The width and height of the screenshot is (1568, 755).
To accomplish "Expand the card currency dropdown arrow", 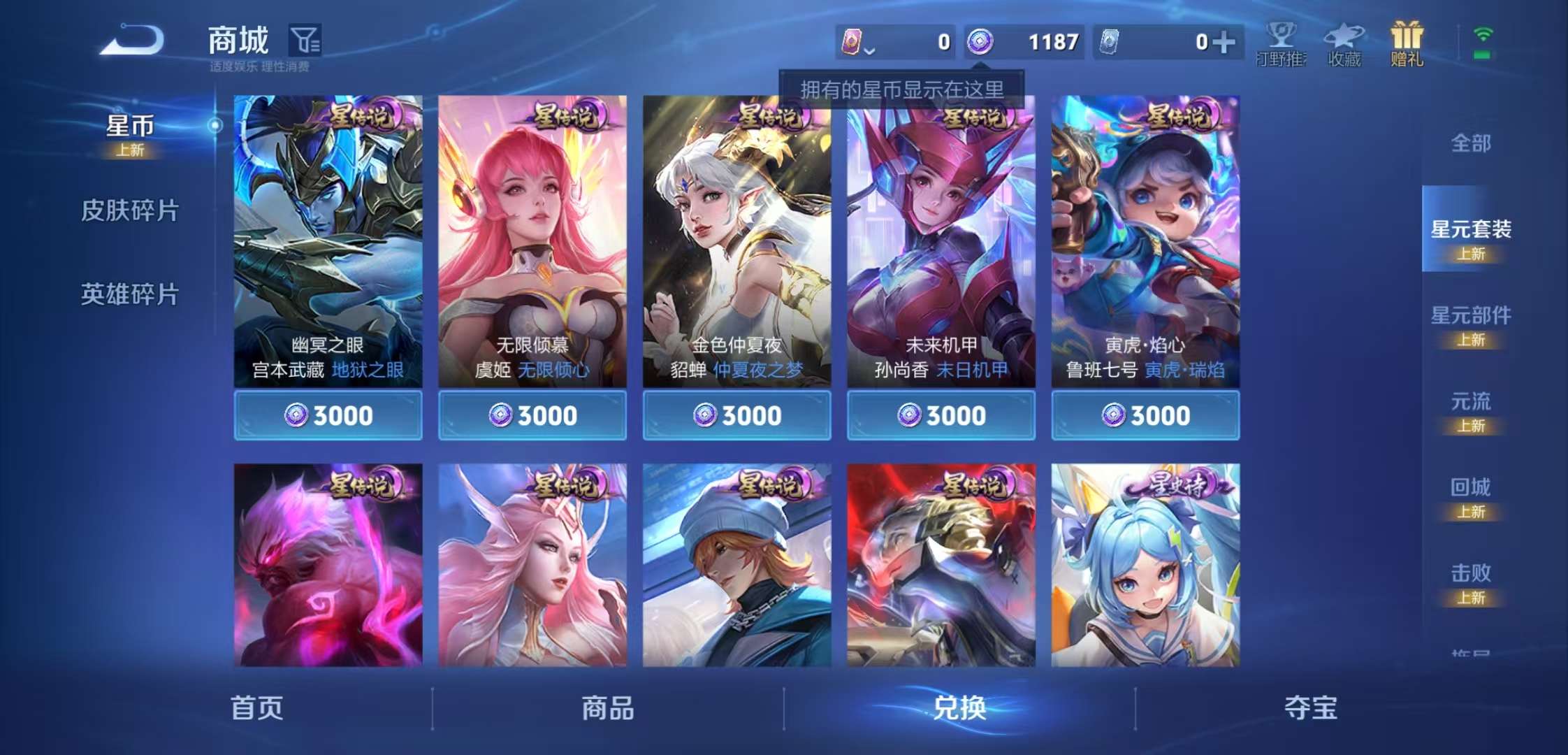I will [869, 50].
